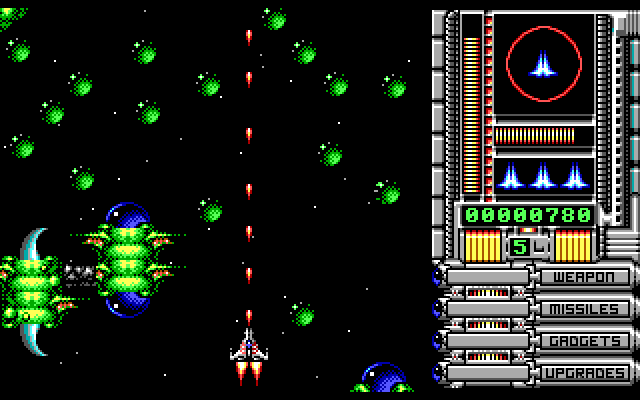Select the WEAPON panel button
The height and width of the screenshot is (400, 640).
coord(586,277)
